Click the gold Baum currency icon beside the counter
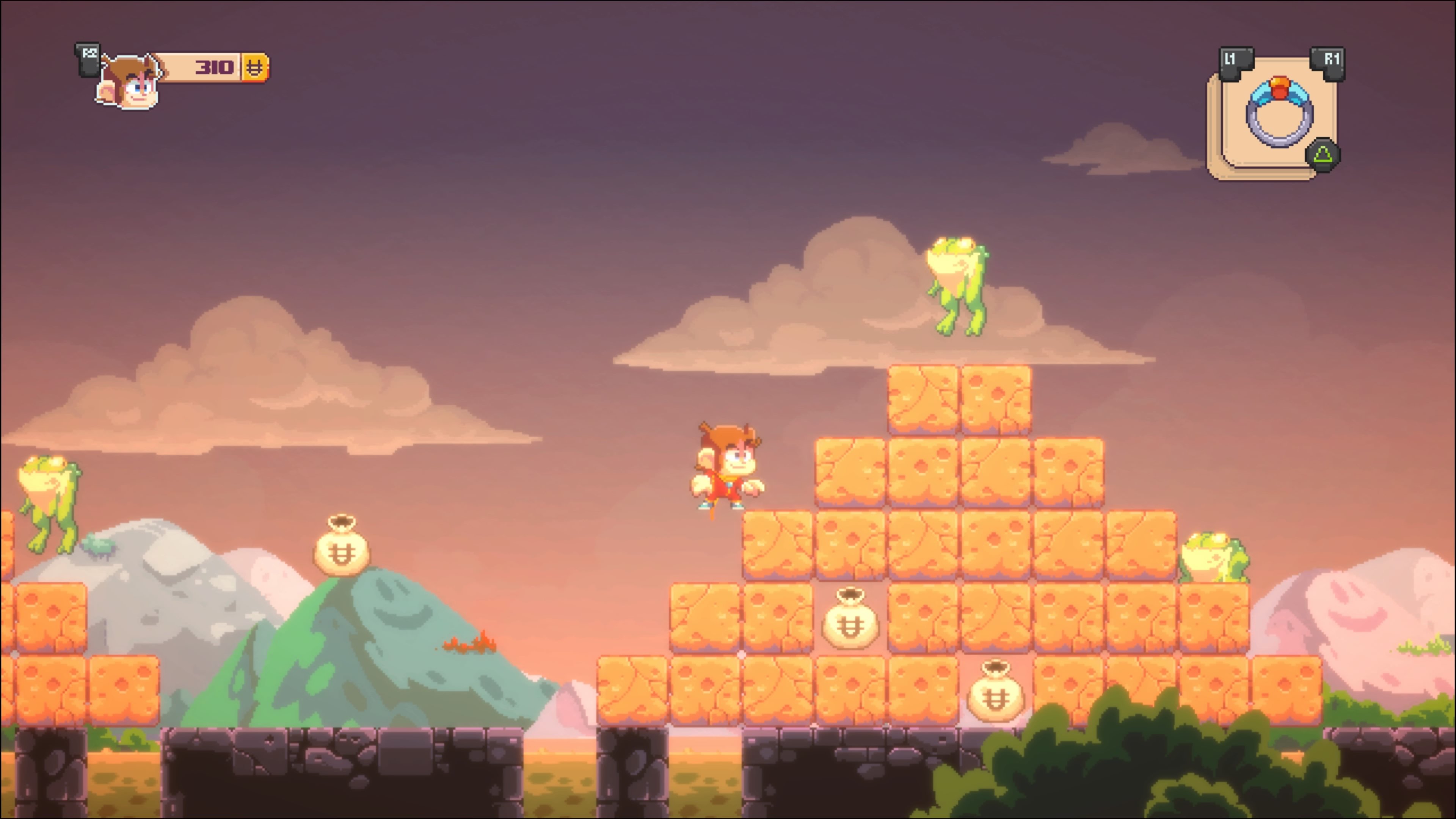The height and width of the screenshot is (819, 1456). (256, 68)
